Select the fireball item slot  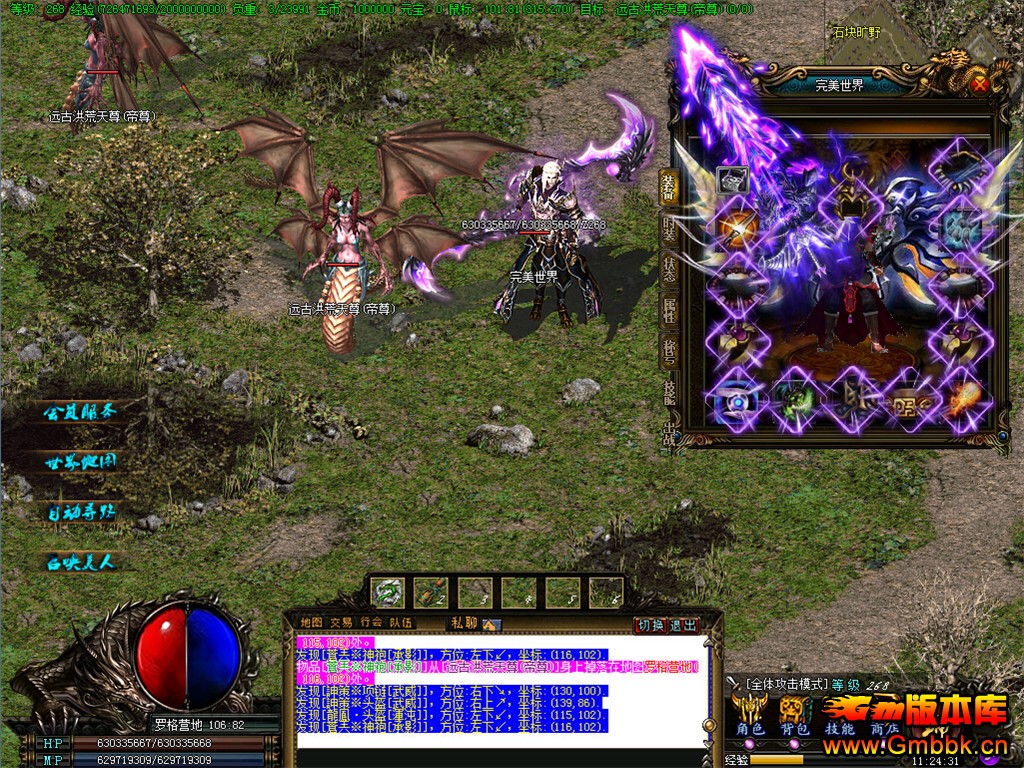tap(965, 400)
